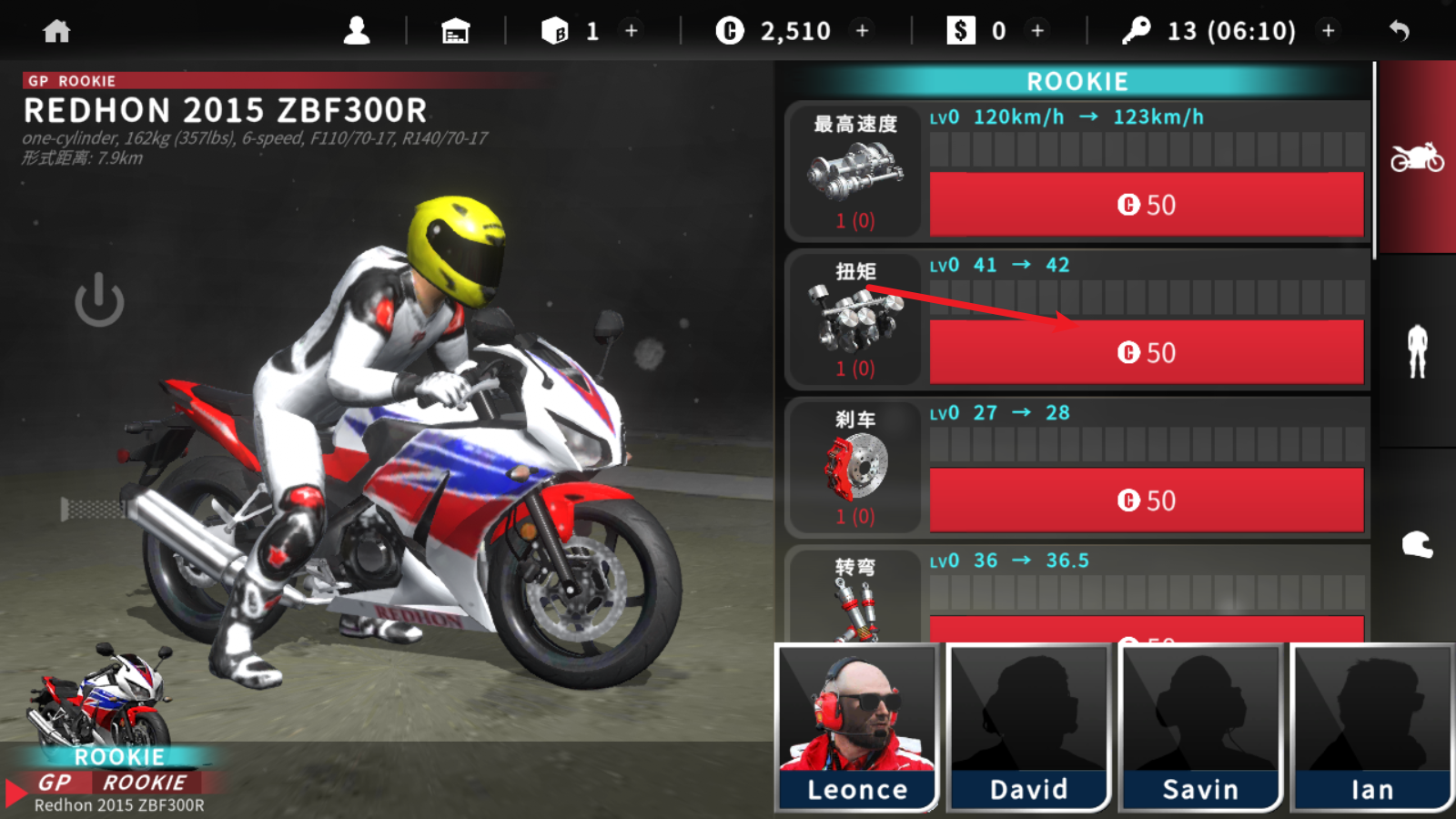The image size is (1456, 819).
Task: Go to the home screen
Action: 56,32
